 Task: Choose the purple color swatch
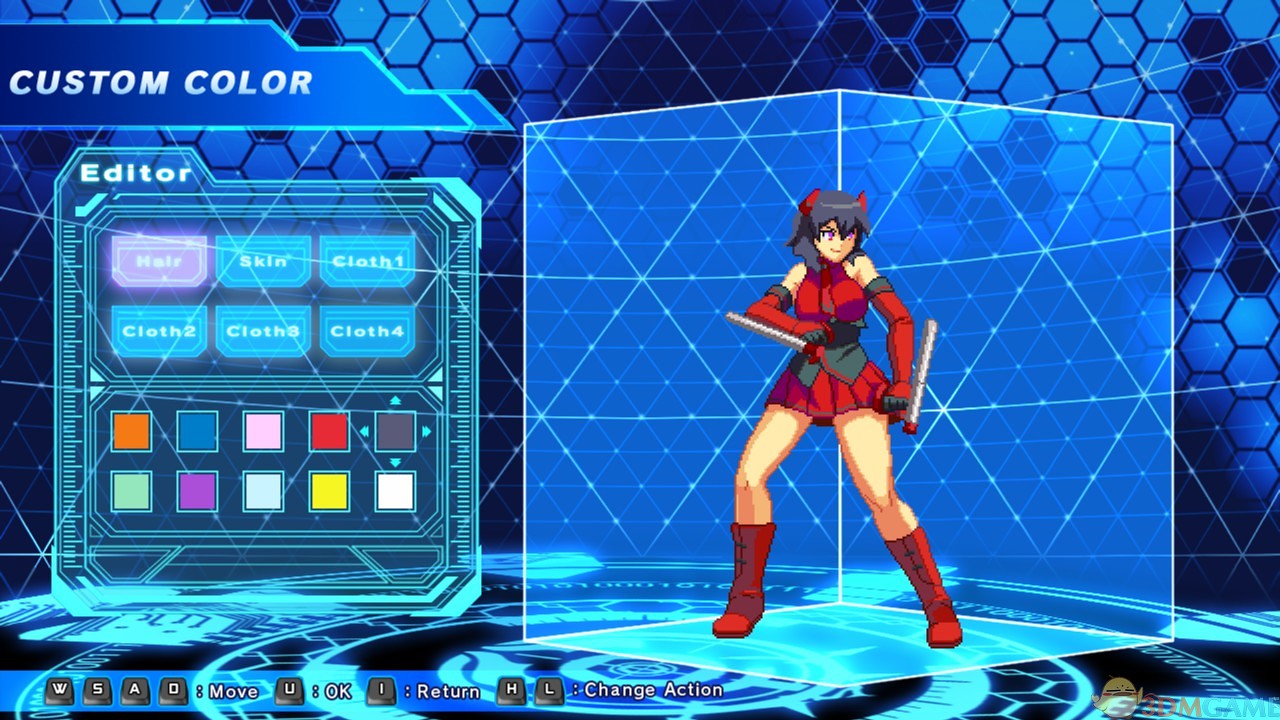(x=197, y=492)
